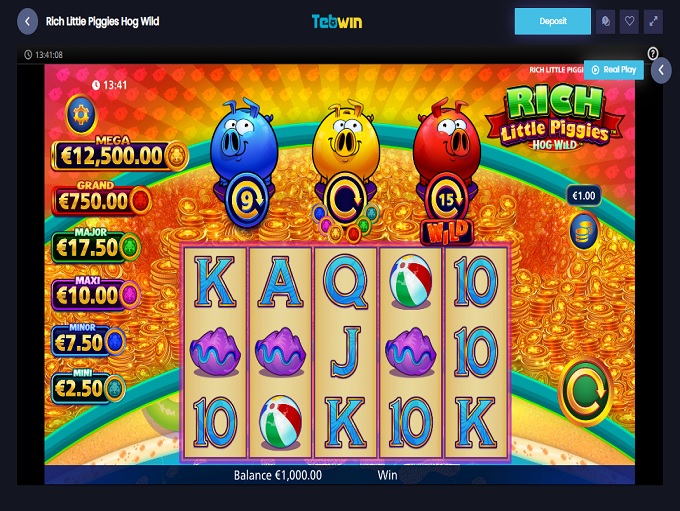Screen dimensions: 680x511
Task: Add game to favorites with heart icon
Action: tap(629, 21)
